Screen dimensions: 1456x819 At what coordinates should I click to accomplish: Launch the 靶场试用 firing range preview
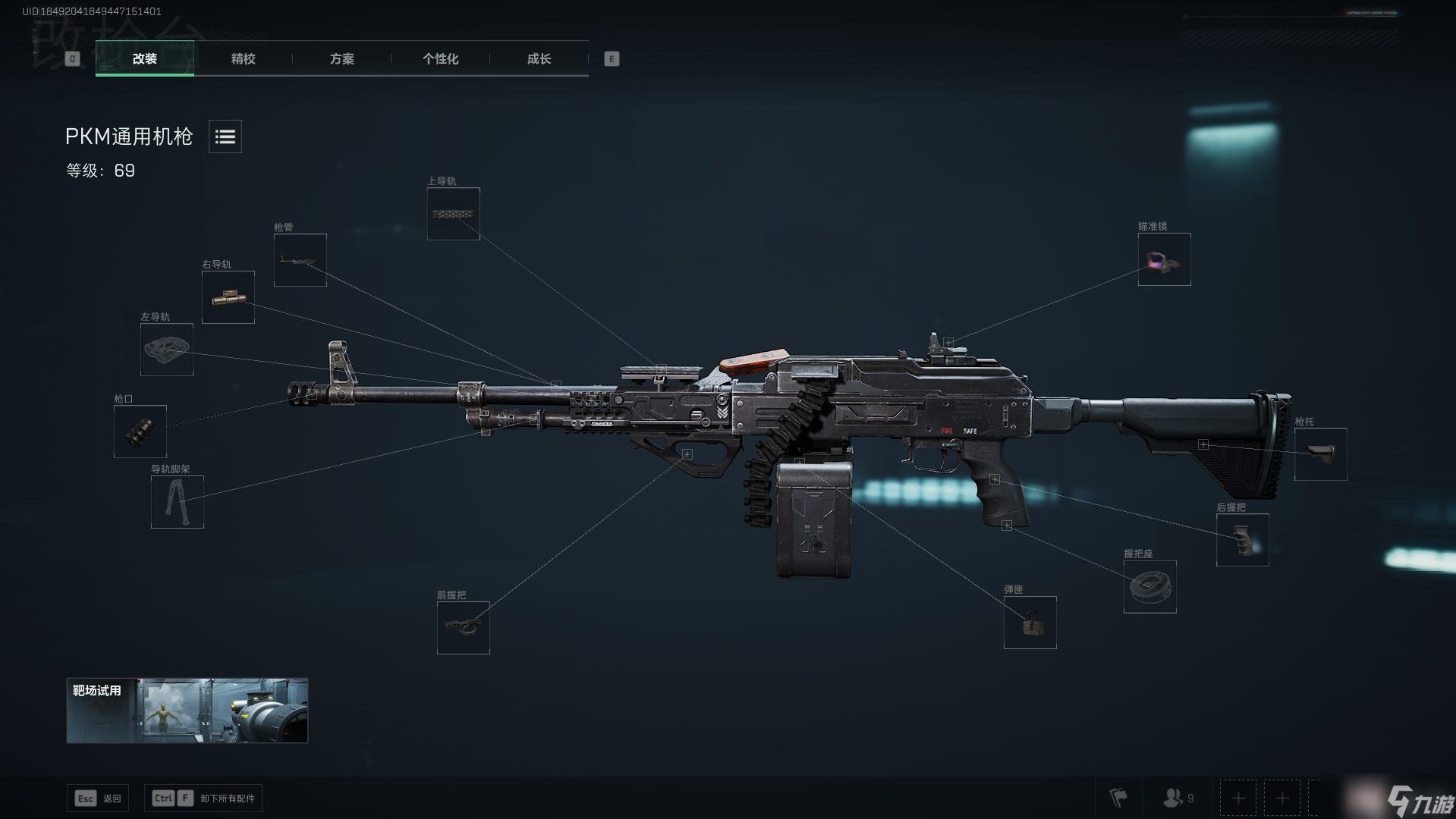coord(187,711)
